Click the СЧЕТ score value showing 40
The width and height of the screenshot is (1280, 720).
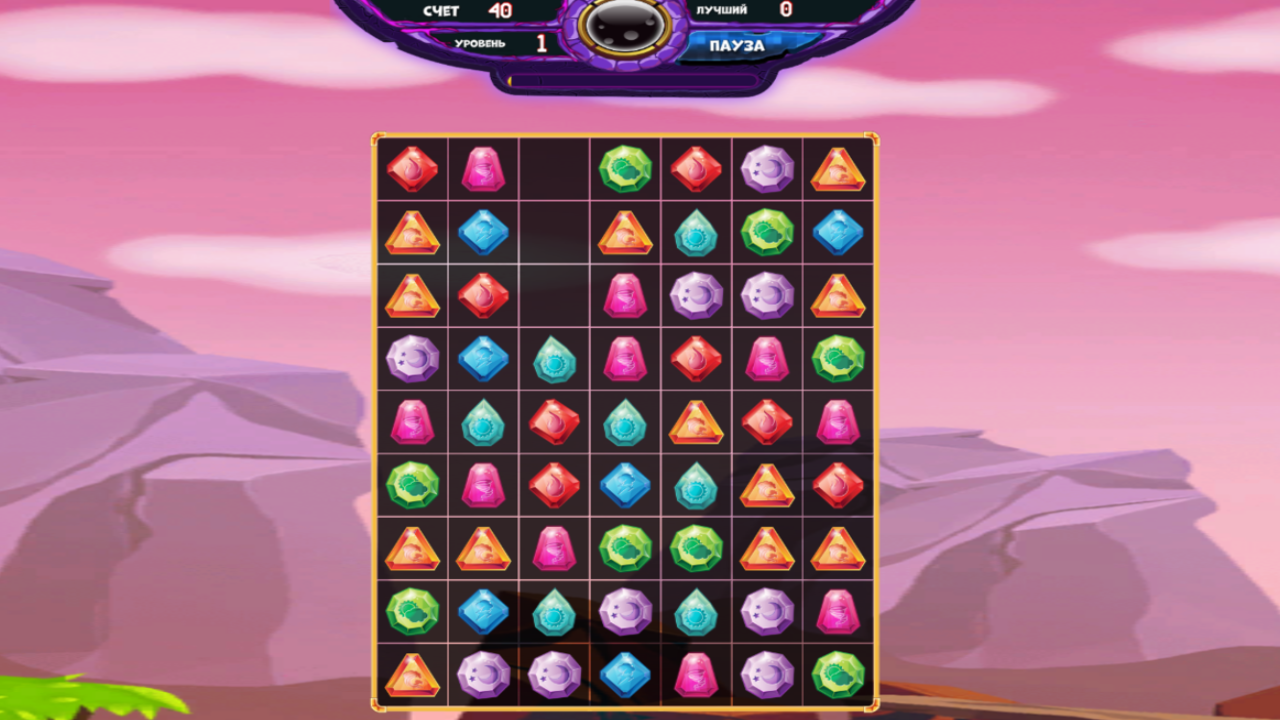coord(499,12)
